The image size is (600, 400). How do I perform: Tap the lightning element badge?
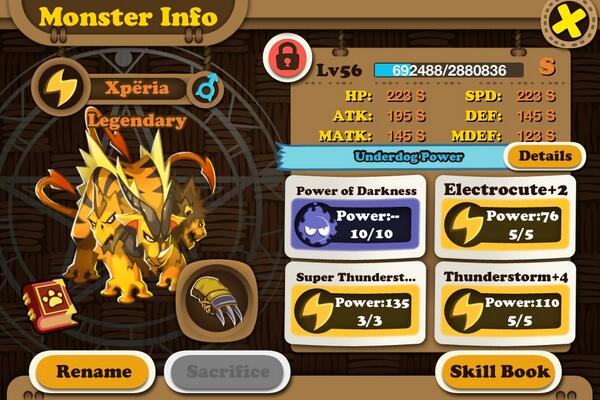click(59, 88)
